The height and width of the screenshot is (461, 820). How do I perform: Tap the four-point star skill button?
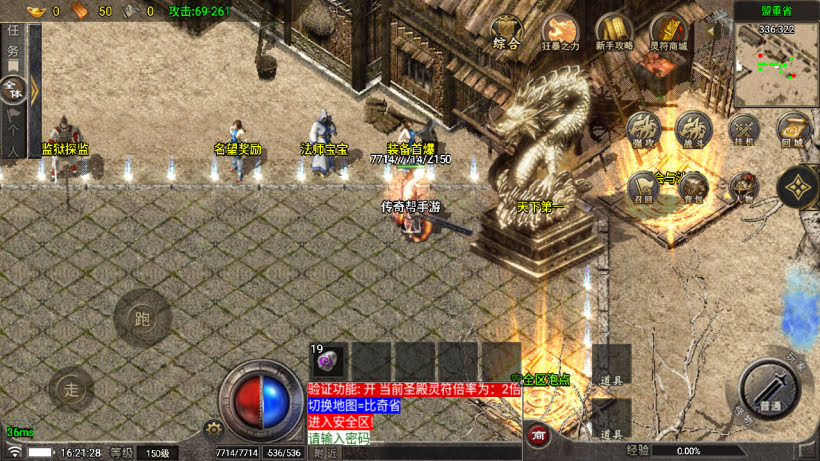(x=797, y=187)
